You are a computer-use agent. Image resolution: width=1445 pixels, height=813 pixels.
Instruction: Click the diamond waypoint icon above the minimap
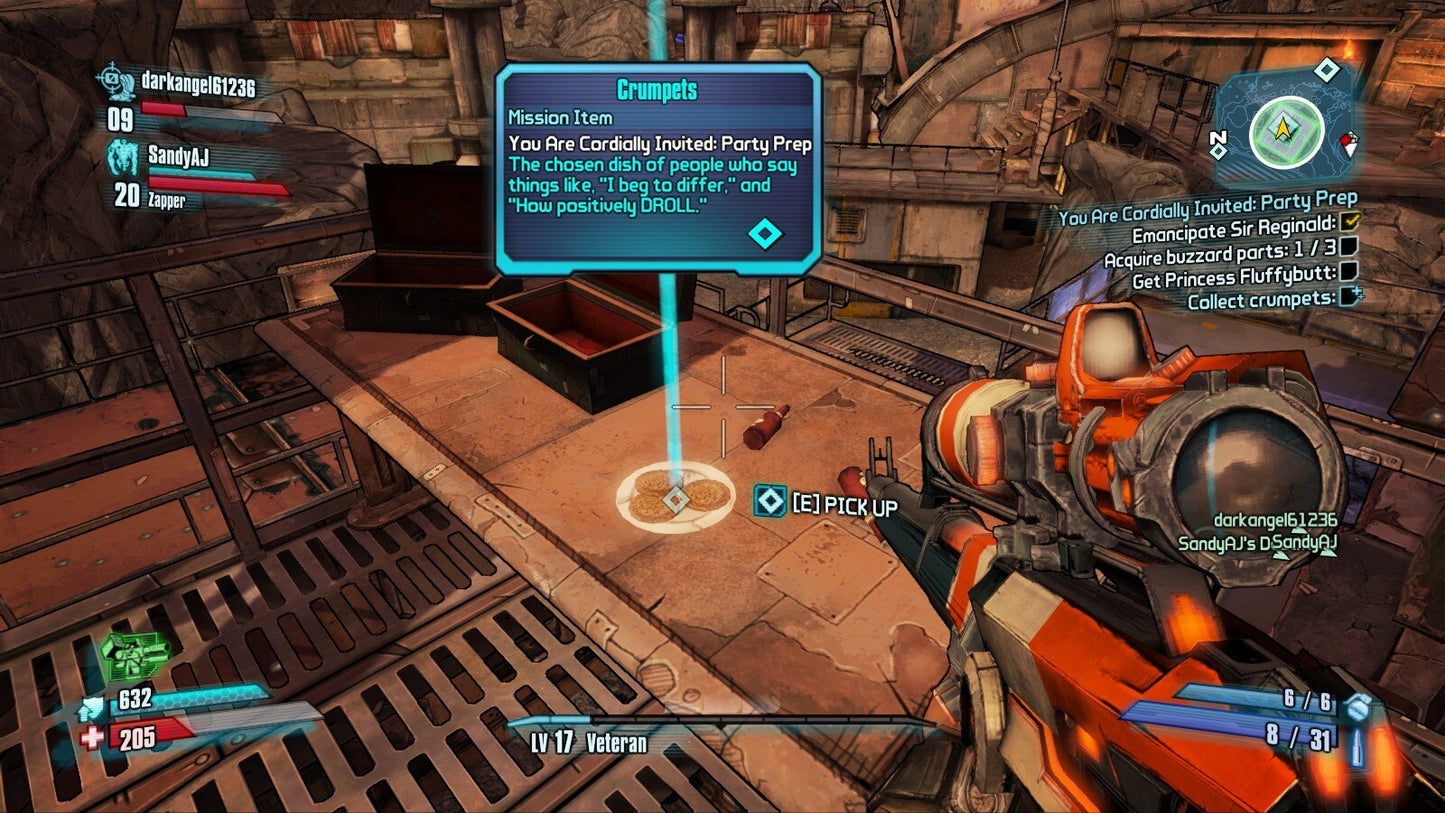point(1326,70)
